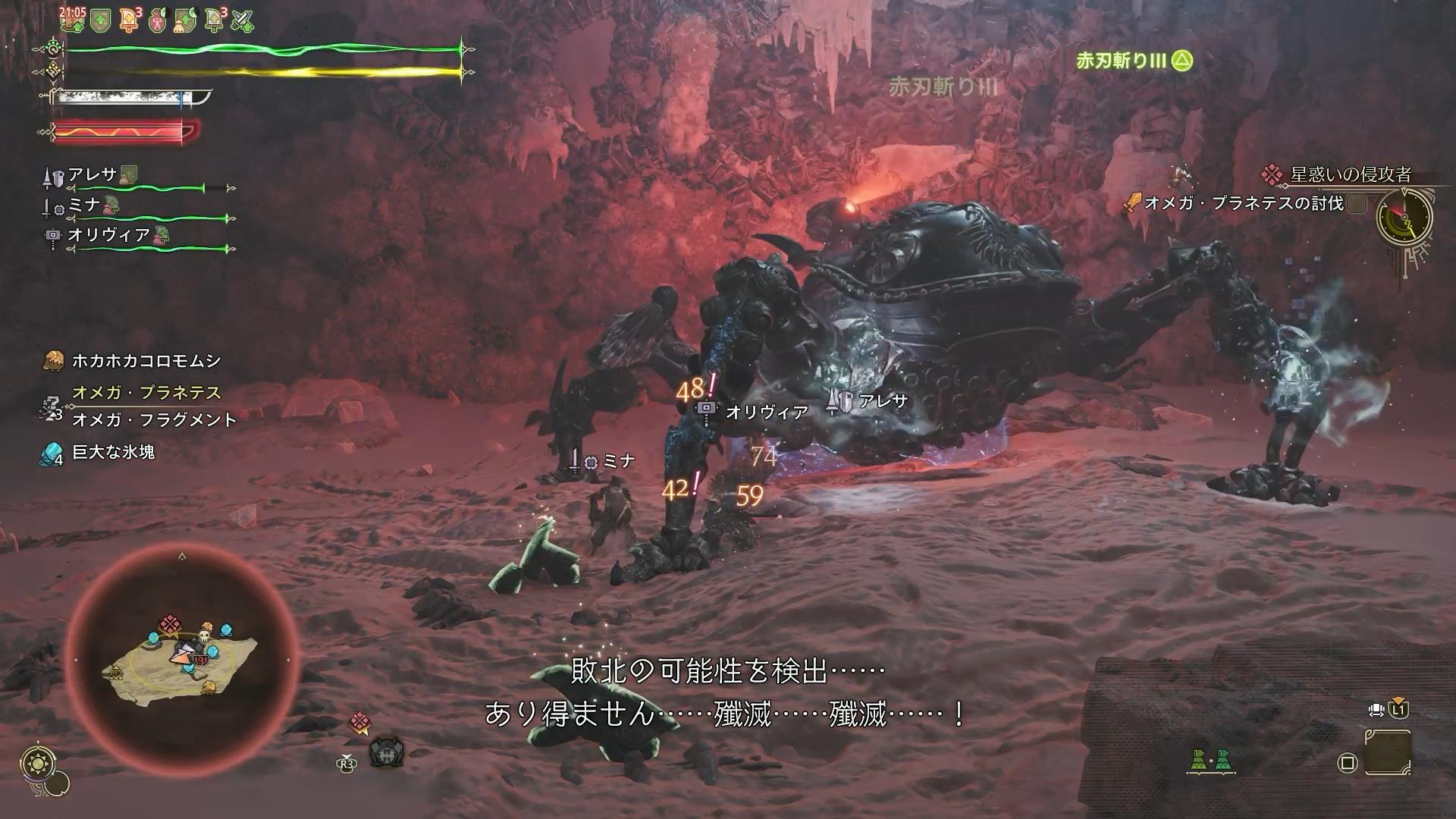Choose the ホカホカコロモムシ target entry
1456x819 pixels.
146,361
